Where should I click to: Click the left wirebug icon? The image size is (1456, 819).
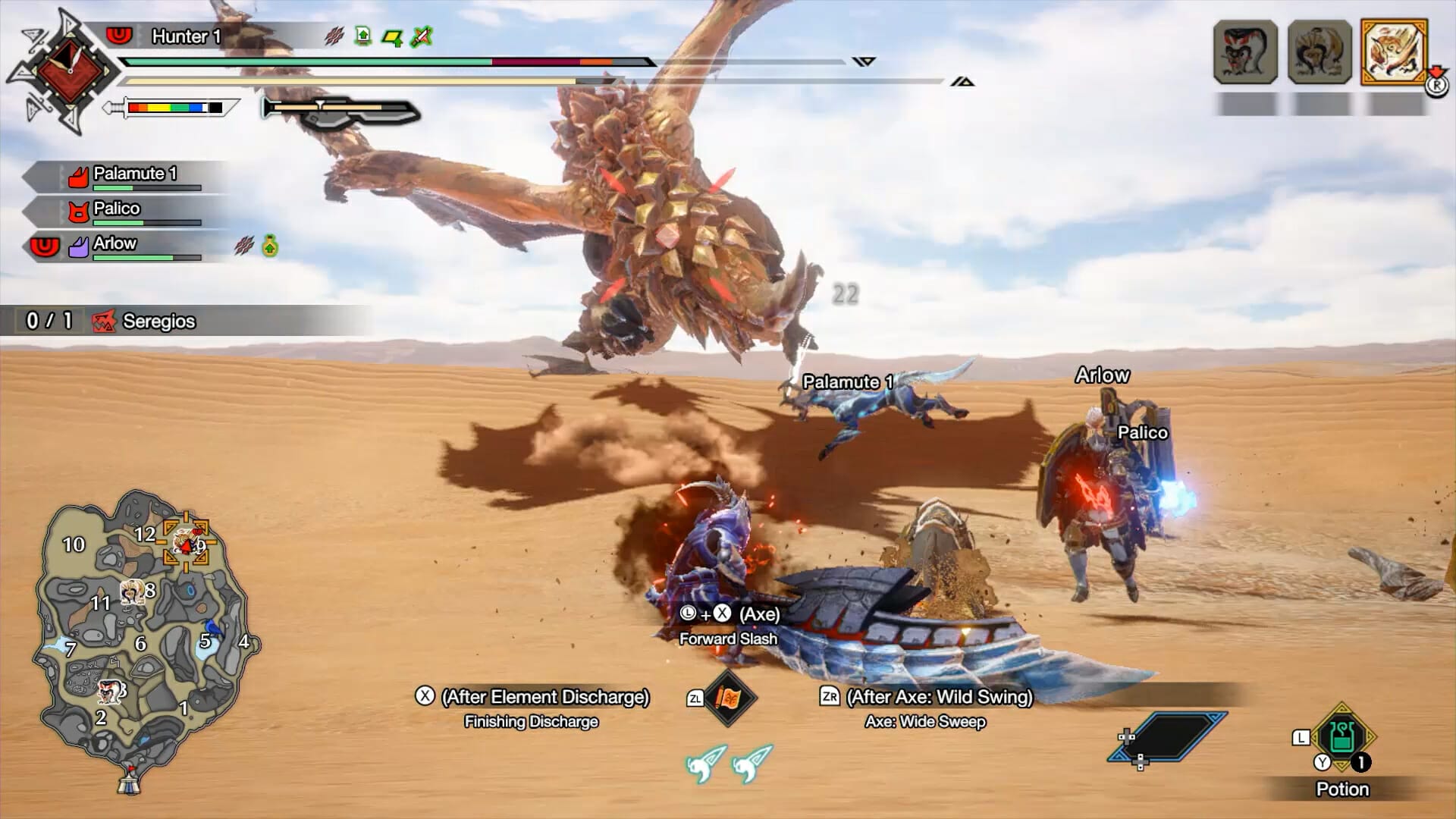tap(705, 763)
